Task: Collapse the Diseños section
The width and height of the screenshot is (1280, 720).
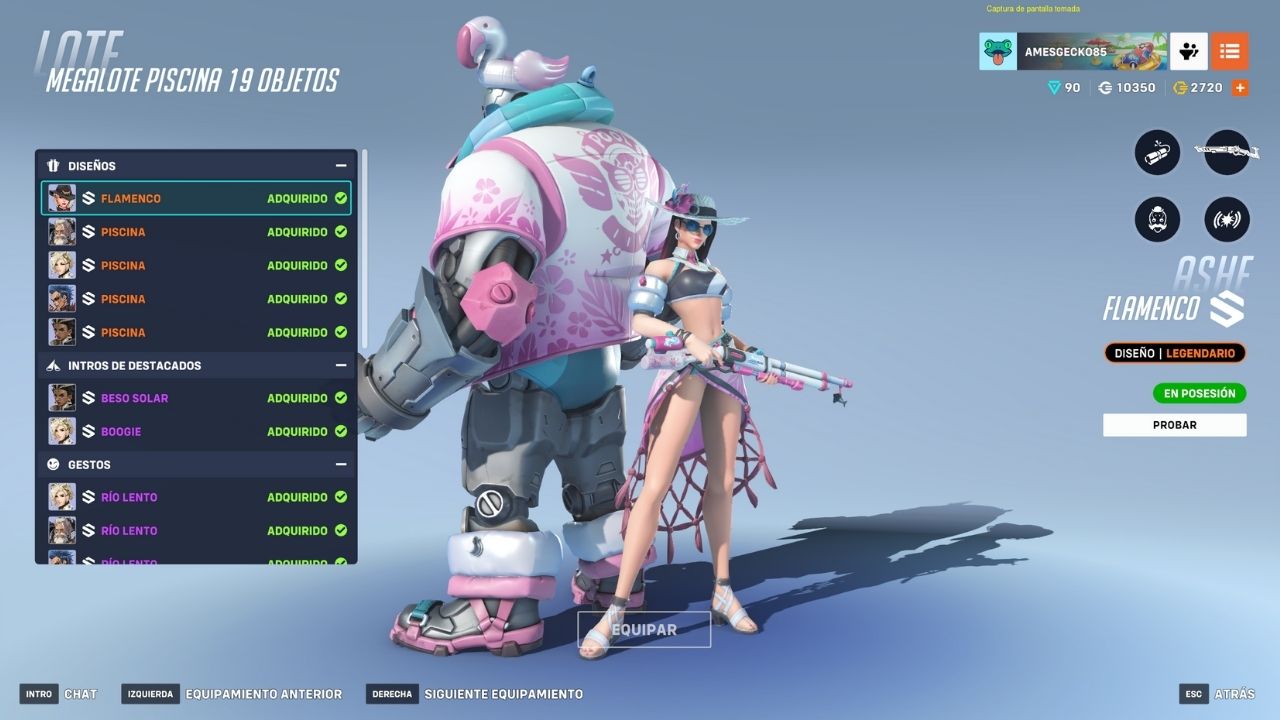Action: coord(341,166)
